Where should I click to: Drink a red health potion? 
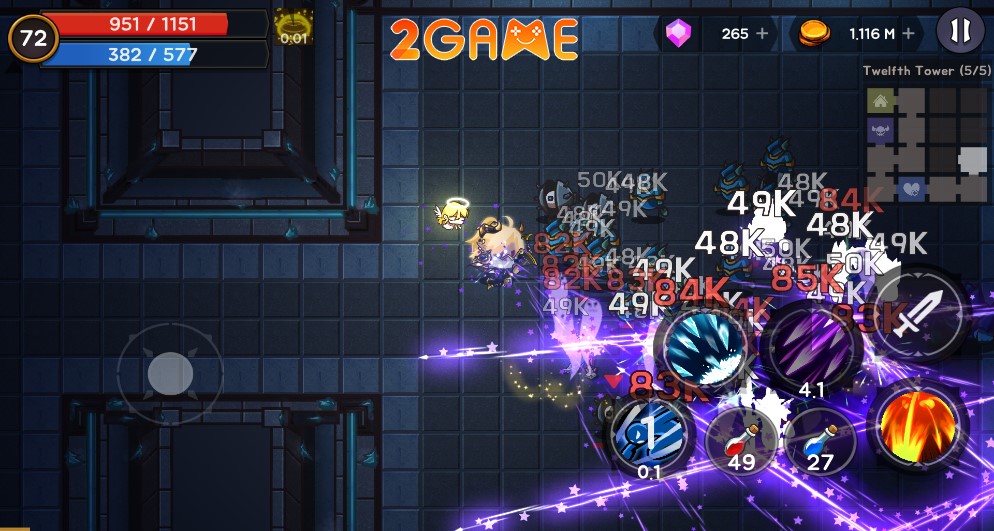coord(741,440)
